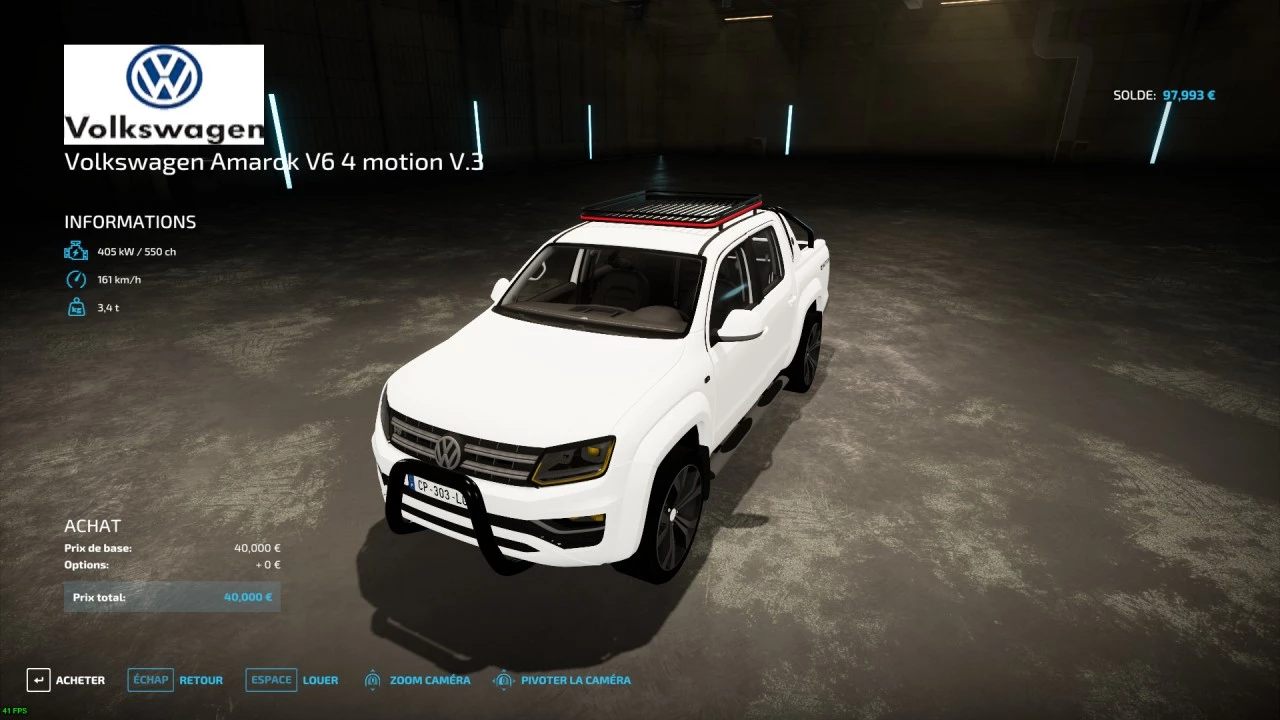Choose LOUER to lease the Amarok
The image size is (1280, 720).
click(x=293, y=680)
